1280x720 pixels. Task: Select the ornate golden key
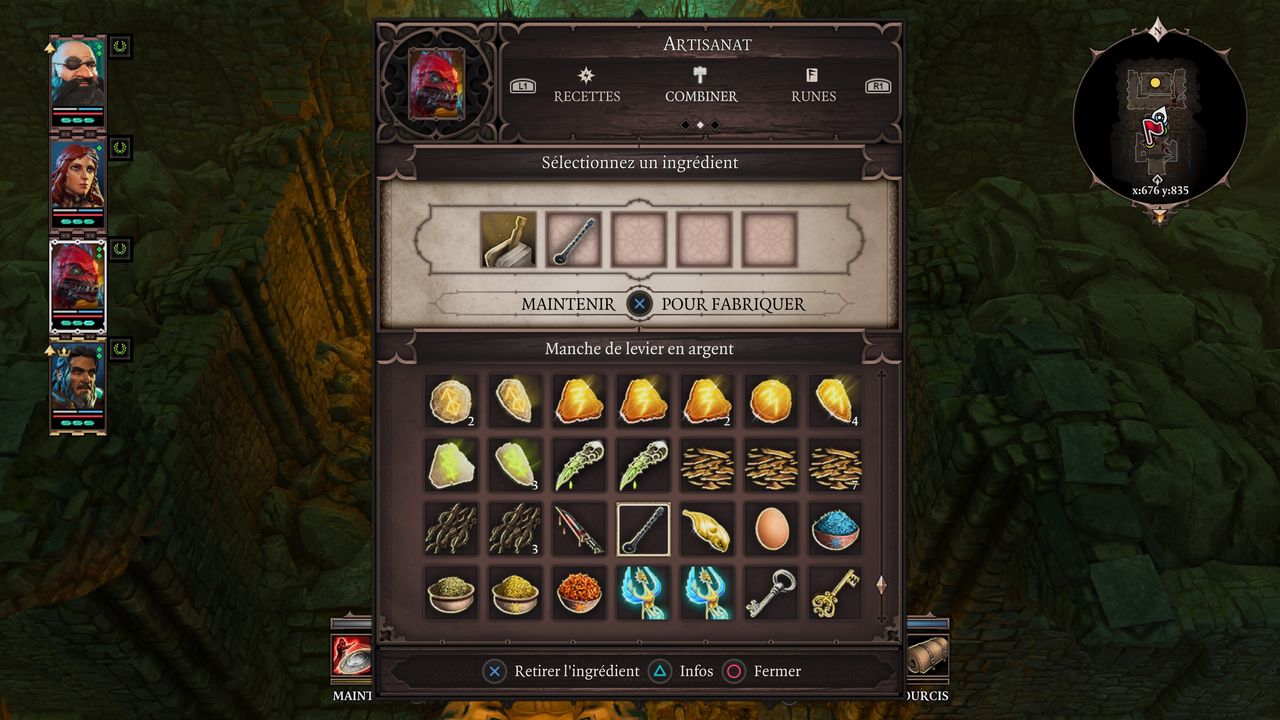[835, 593]
